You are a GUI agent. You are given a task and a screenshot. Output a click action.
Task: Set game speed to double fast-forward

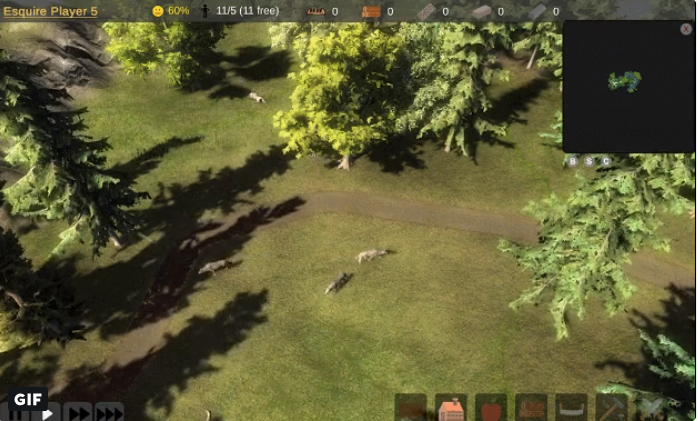coord(78,413)
